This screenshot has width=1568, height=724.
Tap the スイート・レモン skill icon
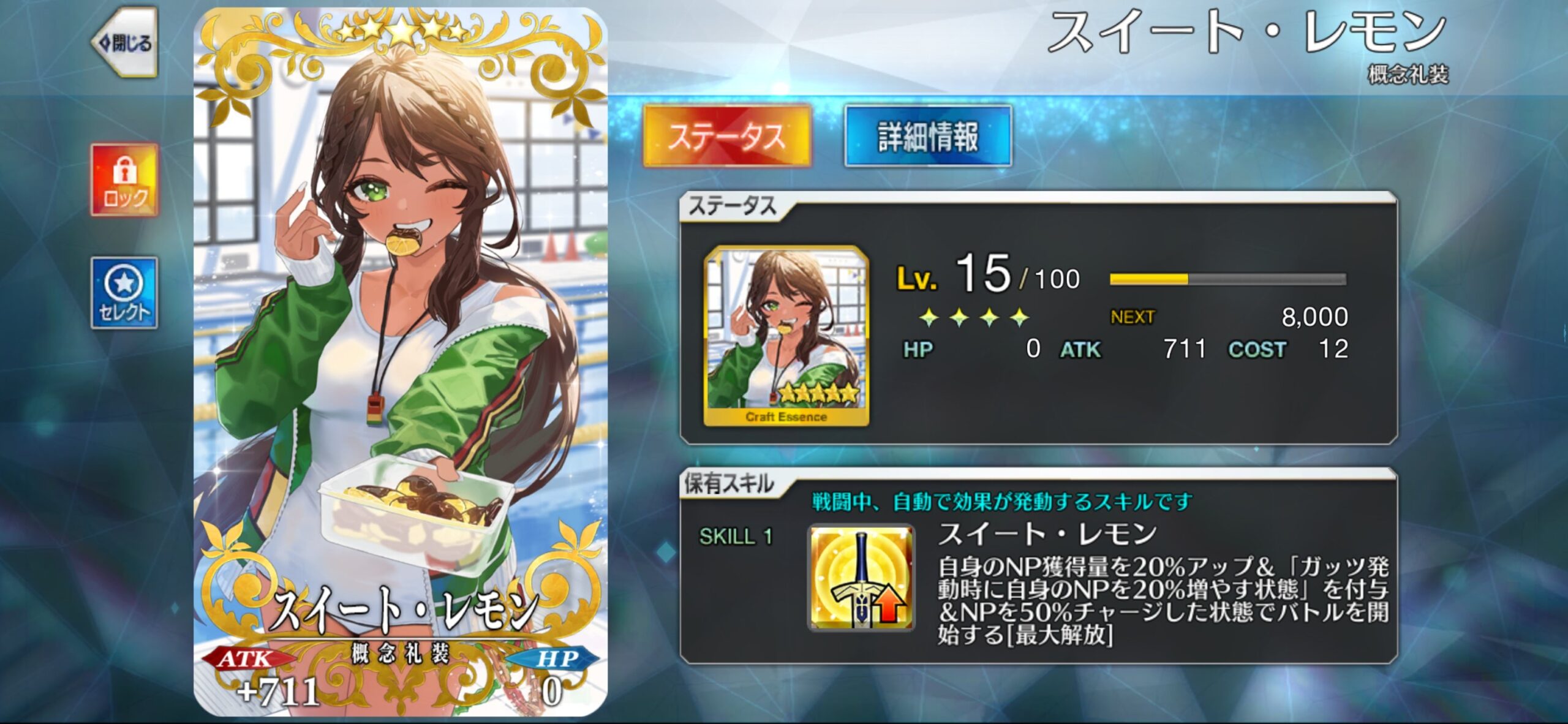coord(861,578)
